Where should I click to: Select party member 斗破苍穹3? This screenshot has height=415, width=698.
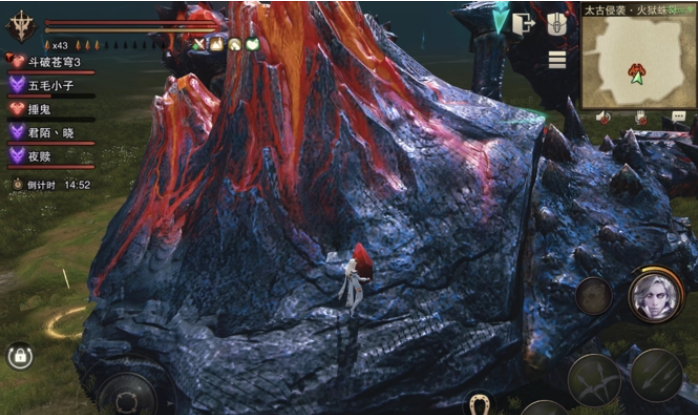50,63
